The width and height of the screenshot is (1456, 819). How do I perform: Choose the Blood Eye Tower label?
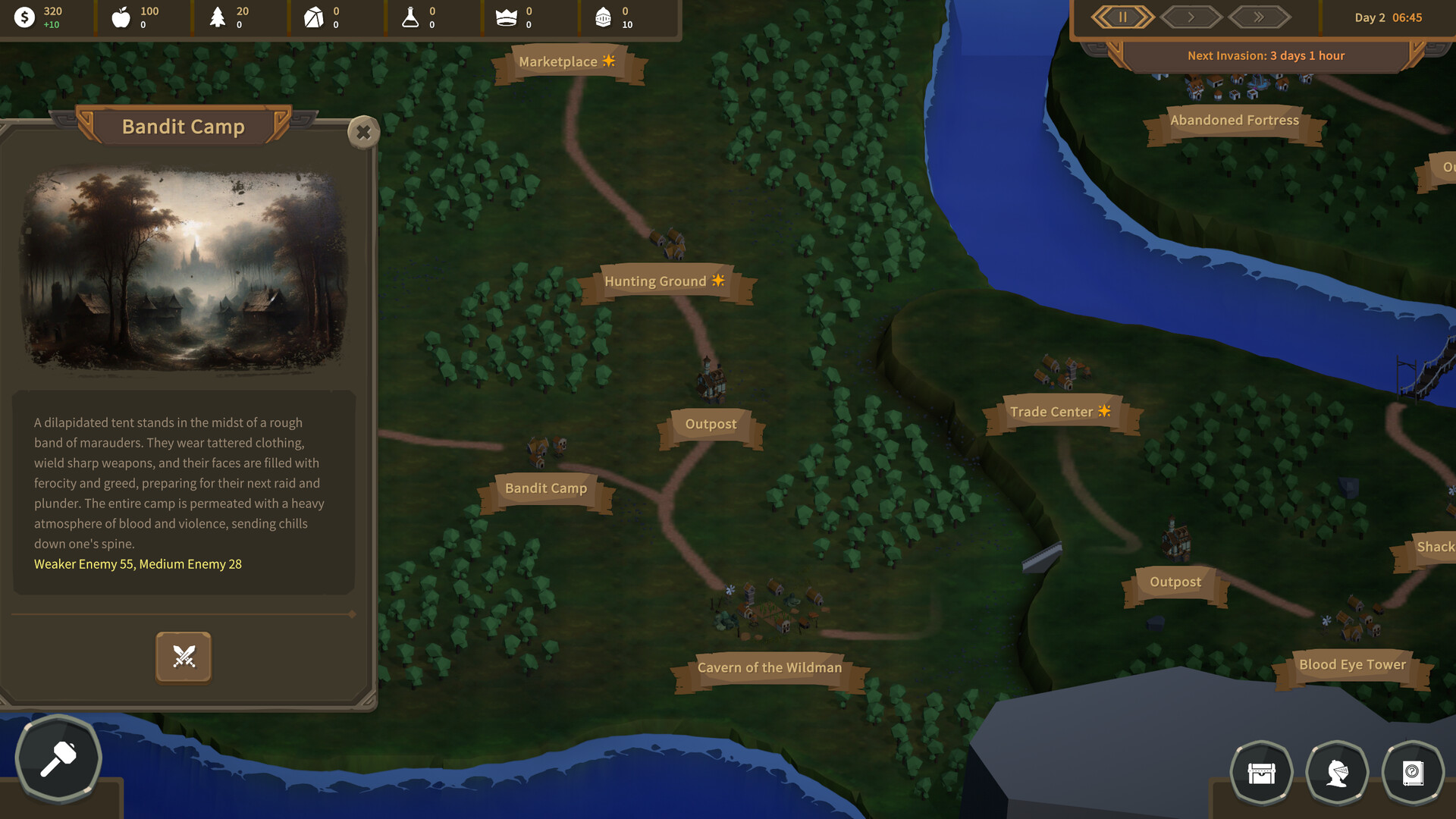pos(1352,665)
